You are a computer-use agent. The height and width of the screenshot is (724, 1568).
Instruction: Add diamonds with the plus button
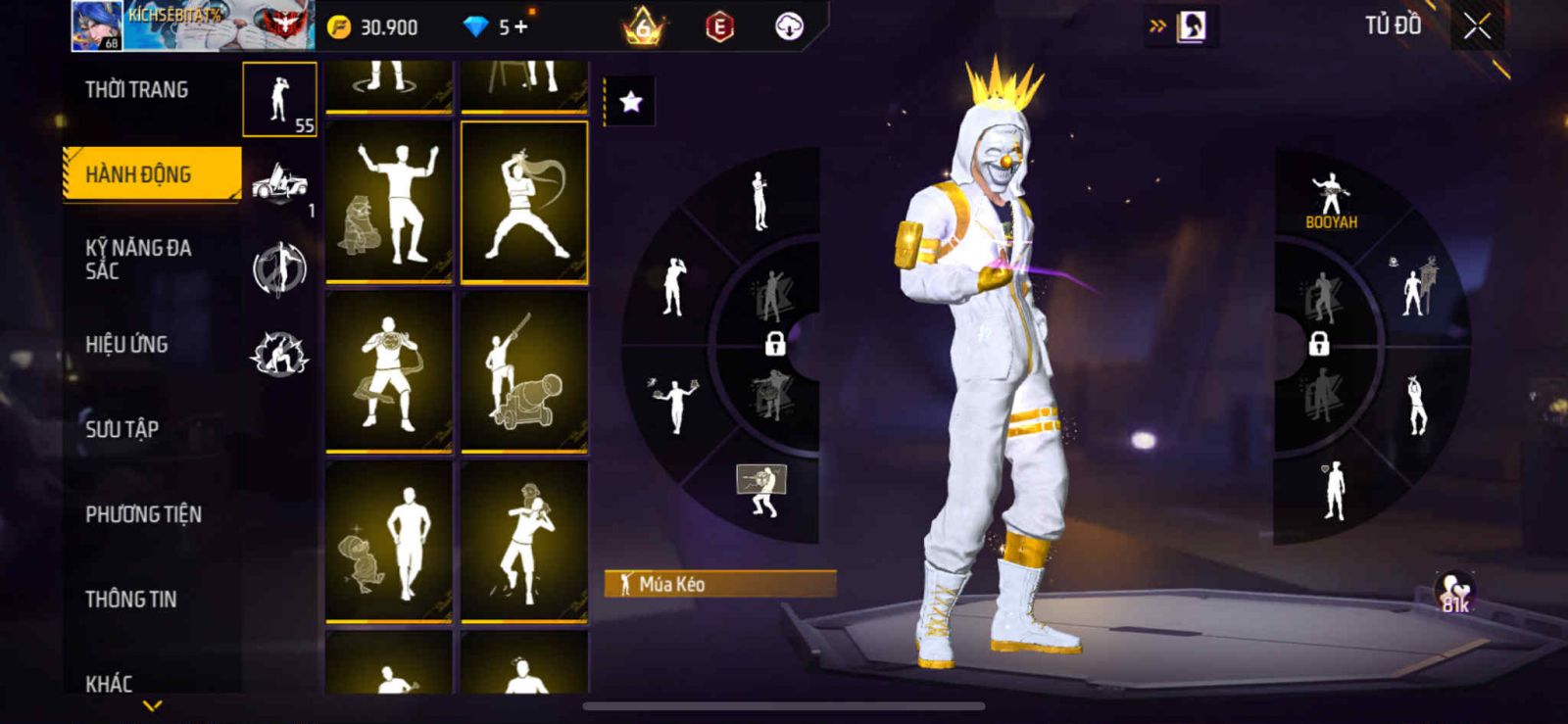click(x=520, y=27)
